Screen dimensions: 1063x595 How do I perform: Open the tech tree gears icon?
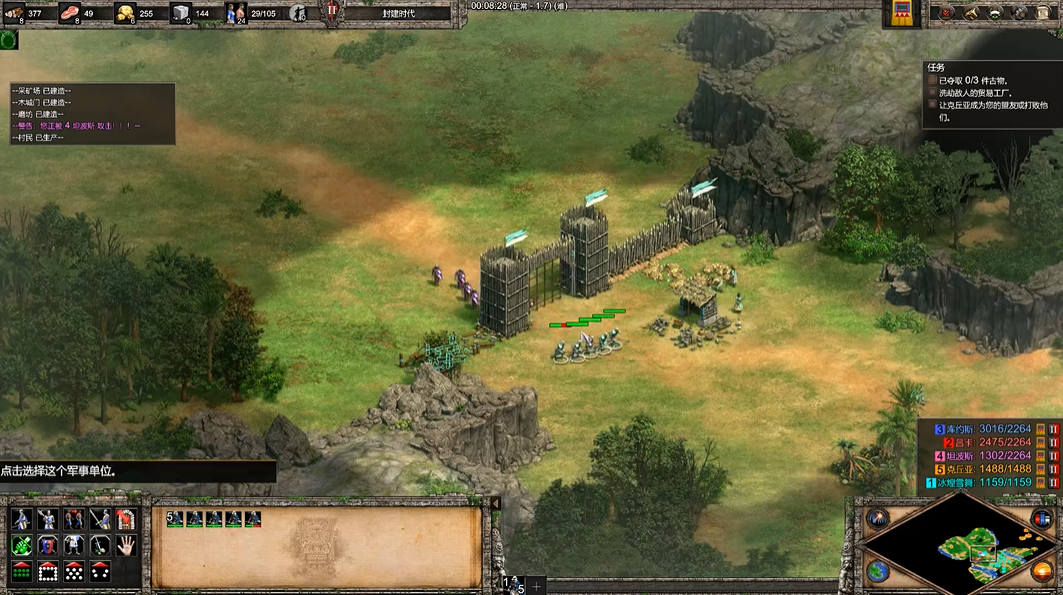1020,12
